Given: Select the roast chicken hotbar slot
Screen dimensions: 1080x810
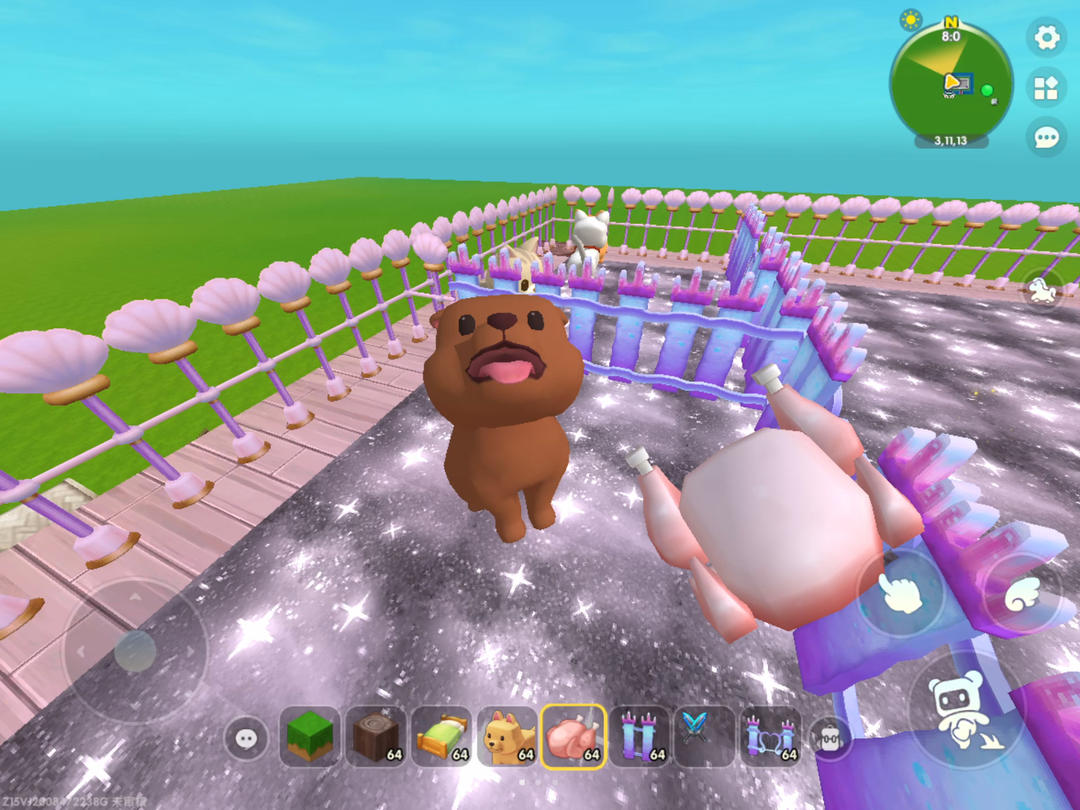Looking at the screenshot, I should (x=574, y=738).
